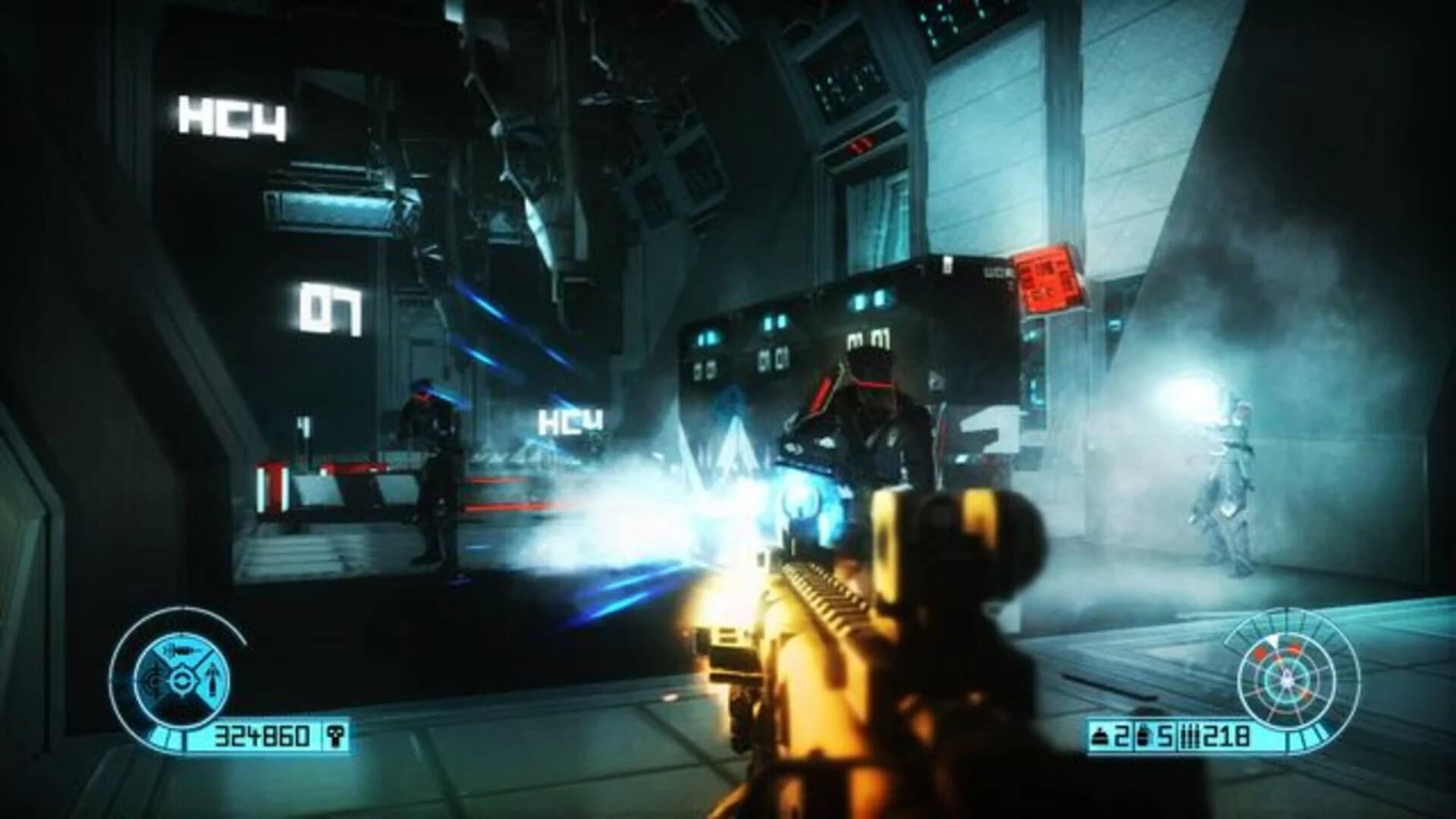This screenshot has height=819, width=1456.
Task: Select the grenade icon in the ammo bar
Action: 1100,736
